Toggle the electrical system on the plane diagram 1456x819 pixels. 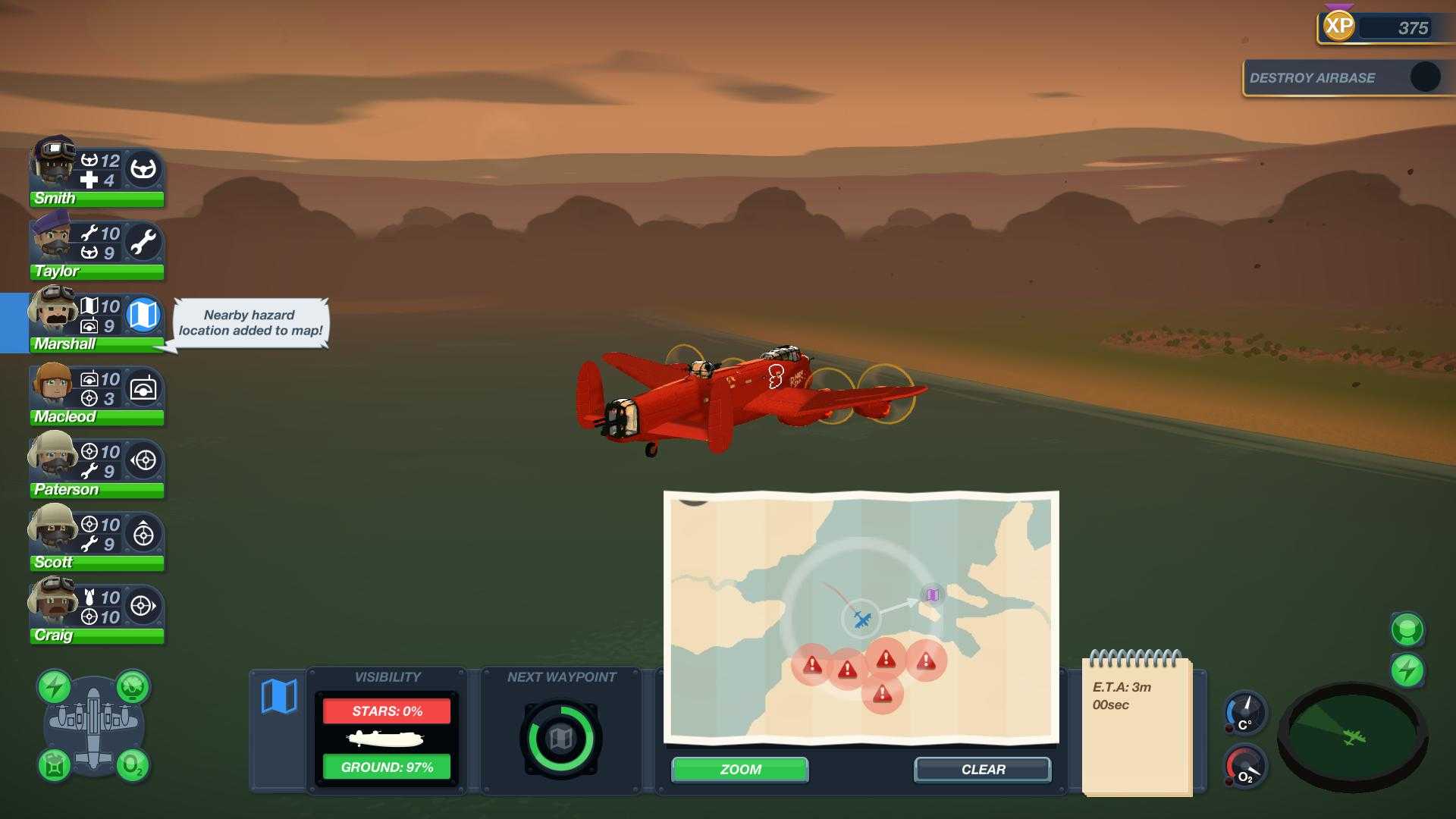pos(55,686)
